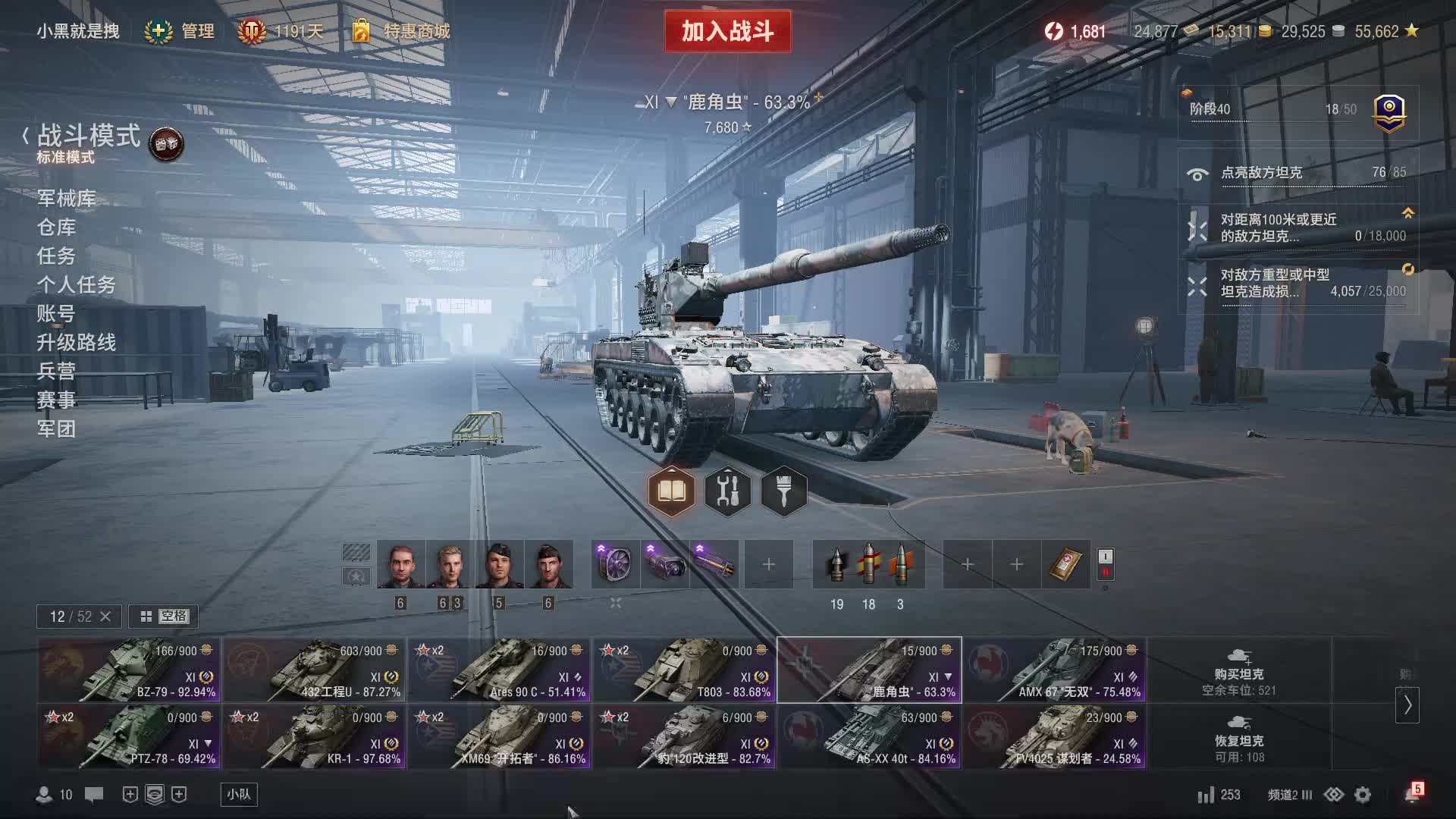Open the gear settings icon
This screenshot has width=1456, height=819.
pyautogui.click(x=1363, y=795)
